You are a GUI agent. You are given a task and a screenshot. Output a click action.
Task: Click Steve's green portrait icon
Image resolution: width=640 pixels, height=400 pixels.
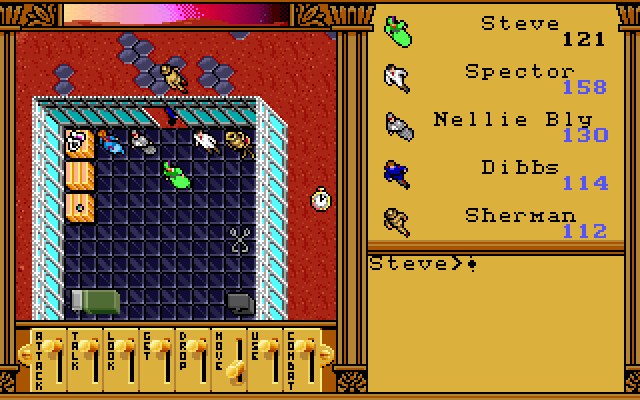(398, 31)
